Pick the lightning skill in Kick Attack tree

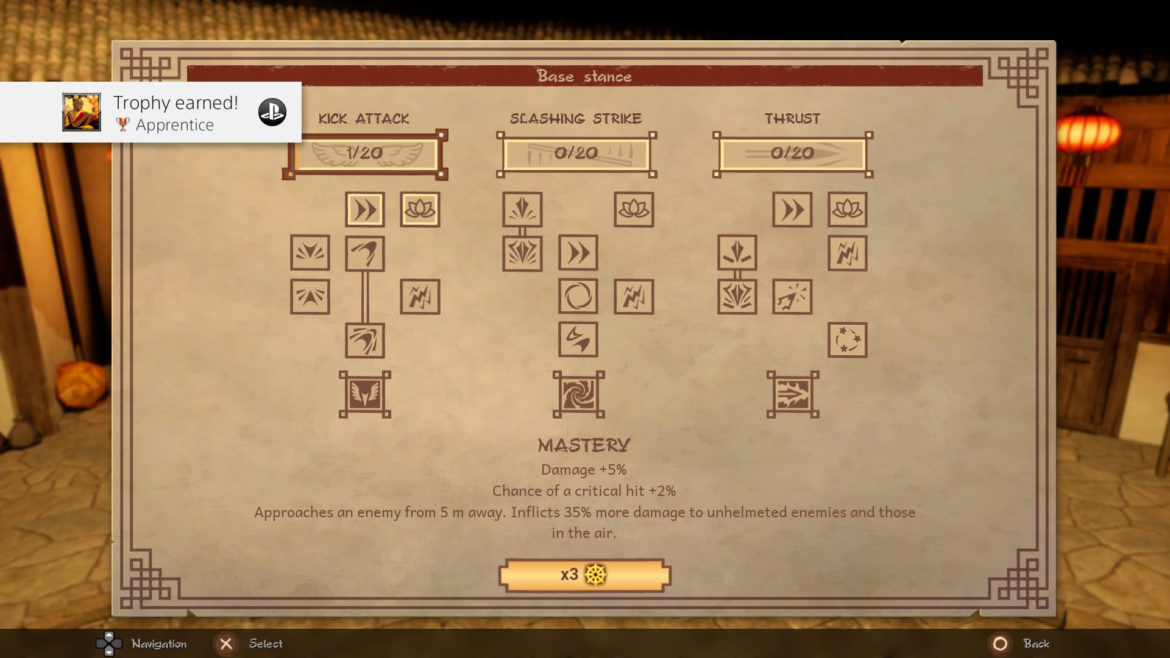pos(420,297)
